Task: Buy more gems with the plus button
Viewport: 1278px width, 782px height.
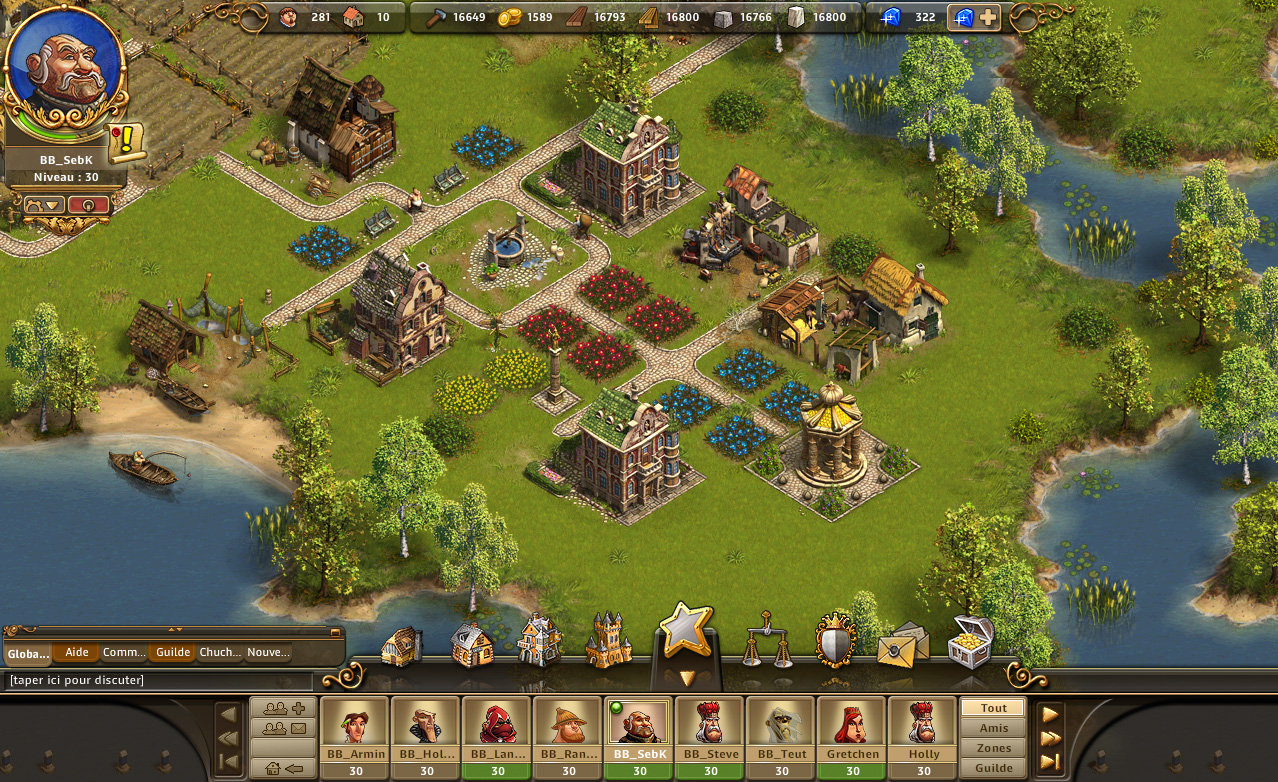Action: click(987, 17)
